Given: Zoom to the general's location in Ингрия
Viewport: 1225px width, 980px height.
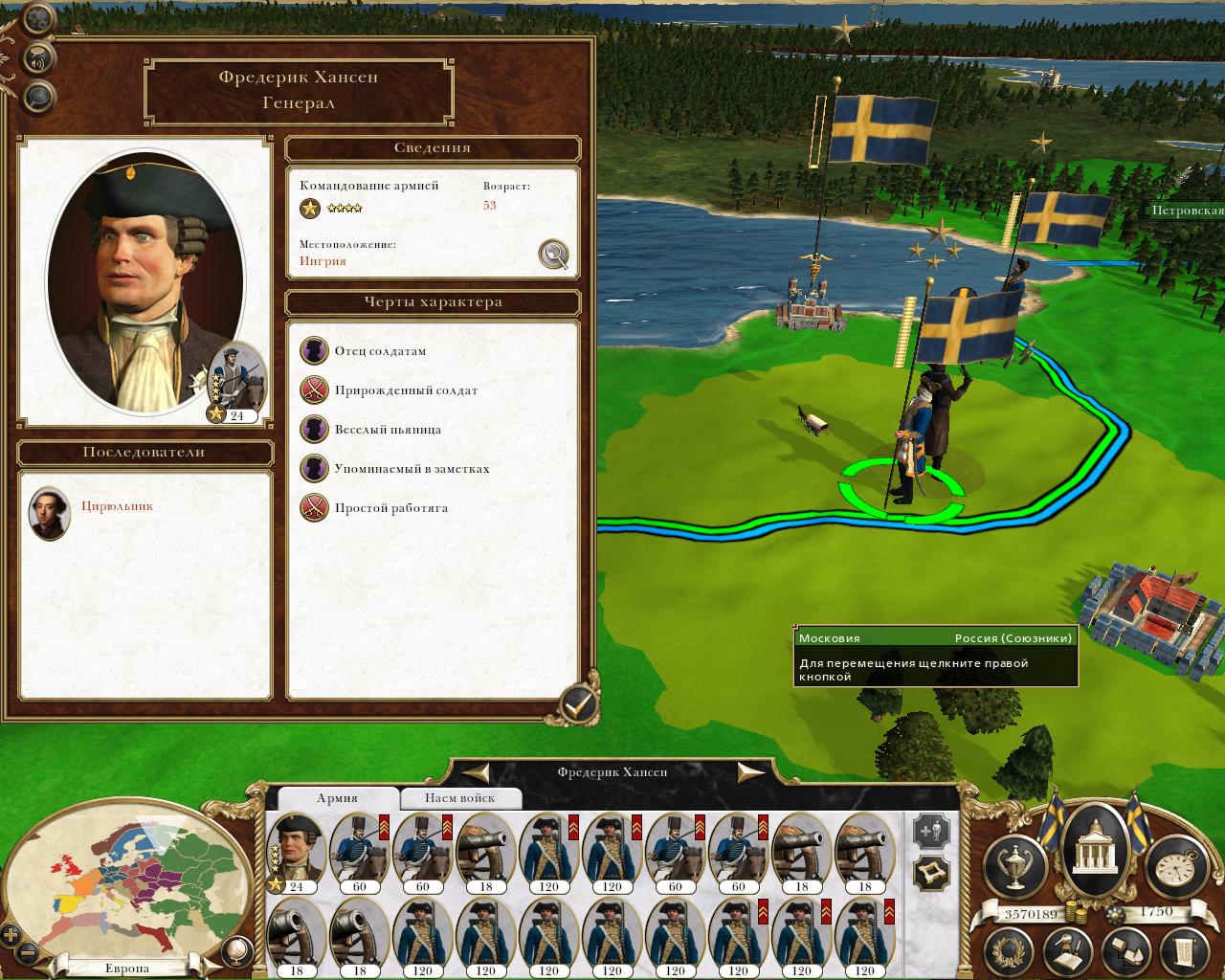Looking at the screenshot, I should pyautogui.click(x=554, y=254).
